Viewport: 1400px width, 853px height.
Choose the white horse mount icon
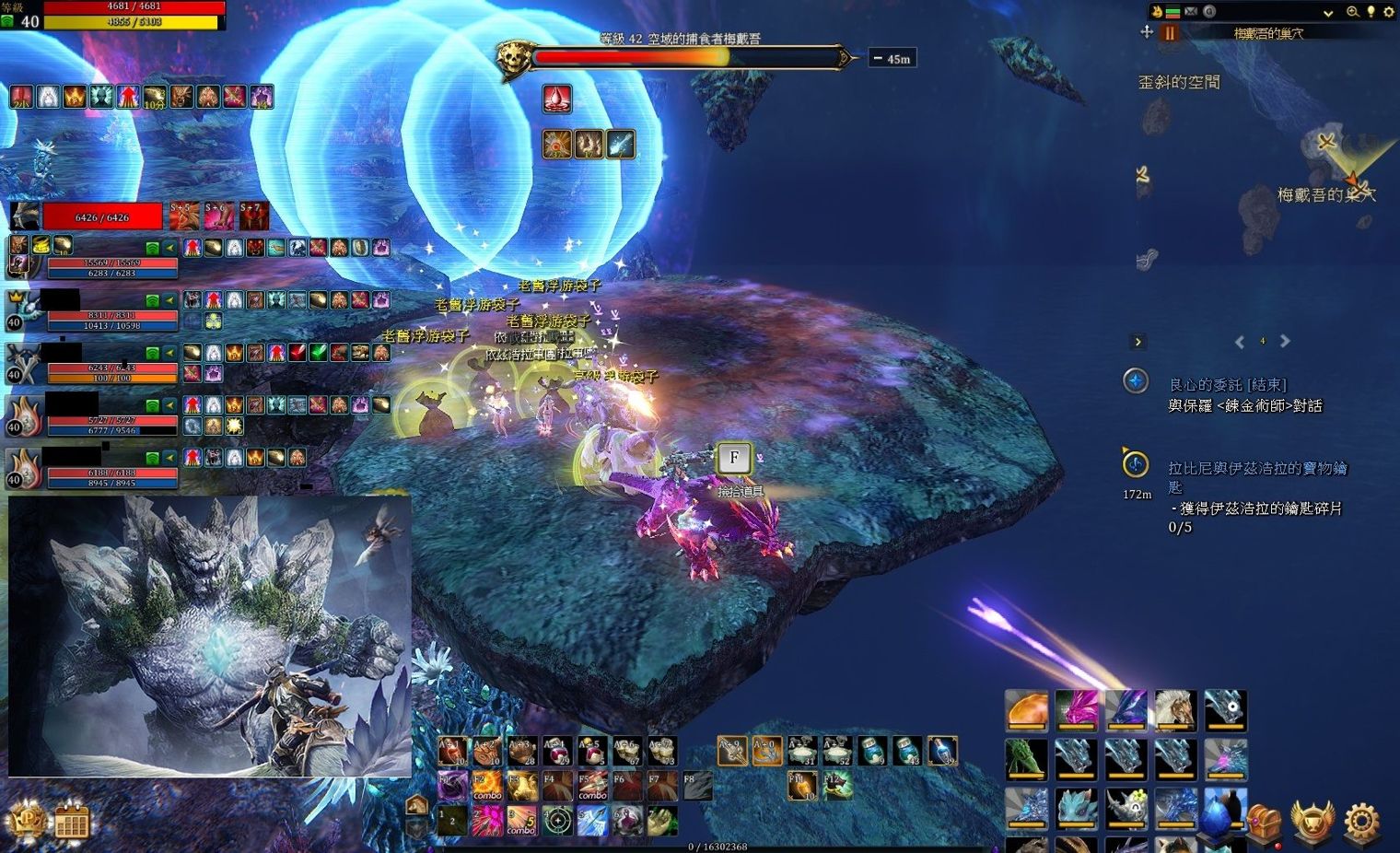click(1175, 710)
